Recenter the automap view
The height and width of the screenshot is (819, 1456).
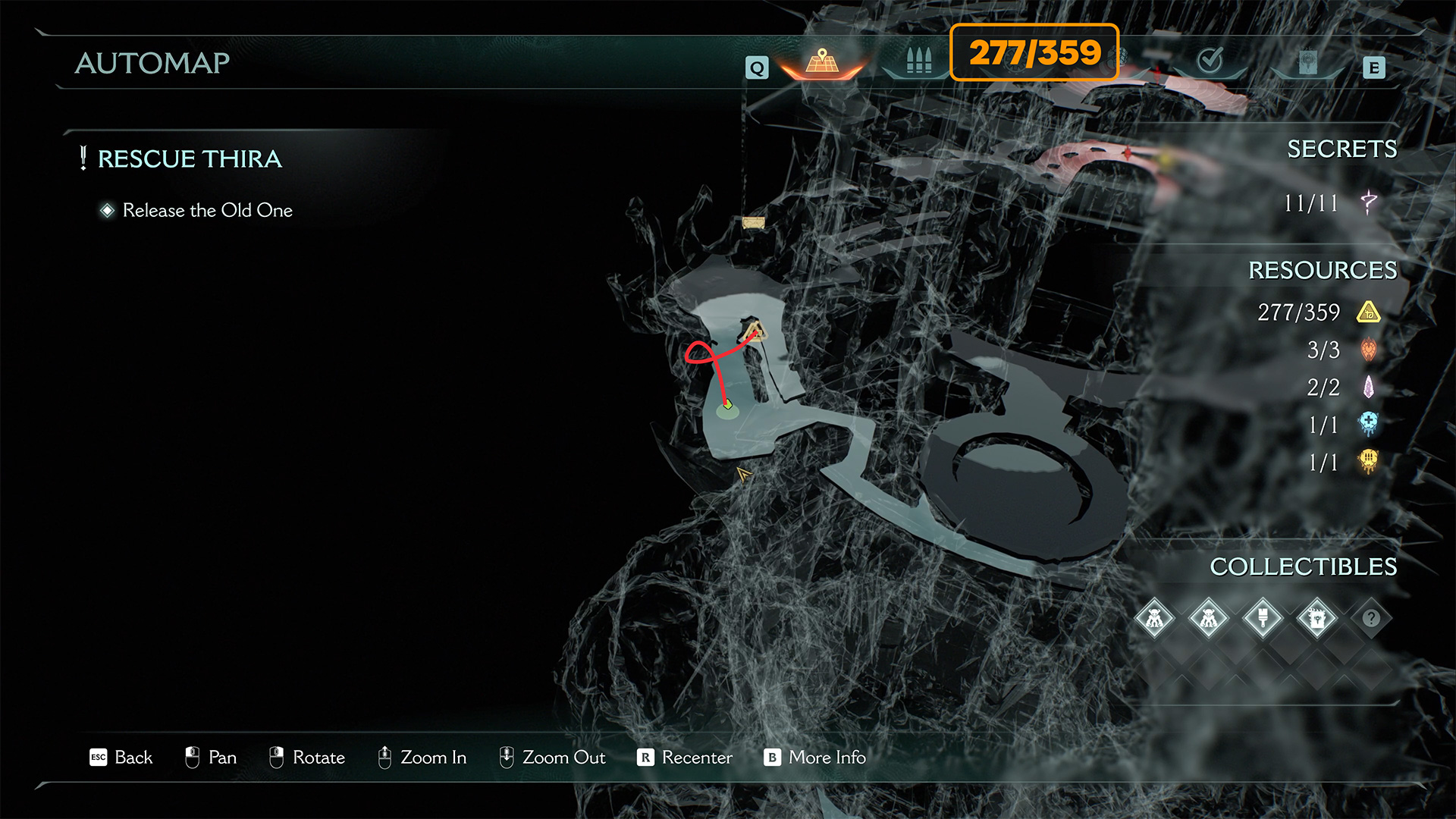pos(685,757)
